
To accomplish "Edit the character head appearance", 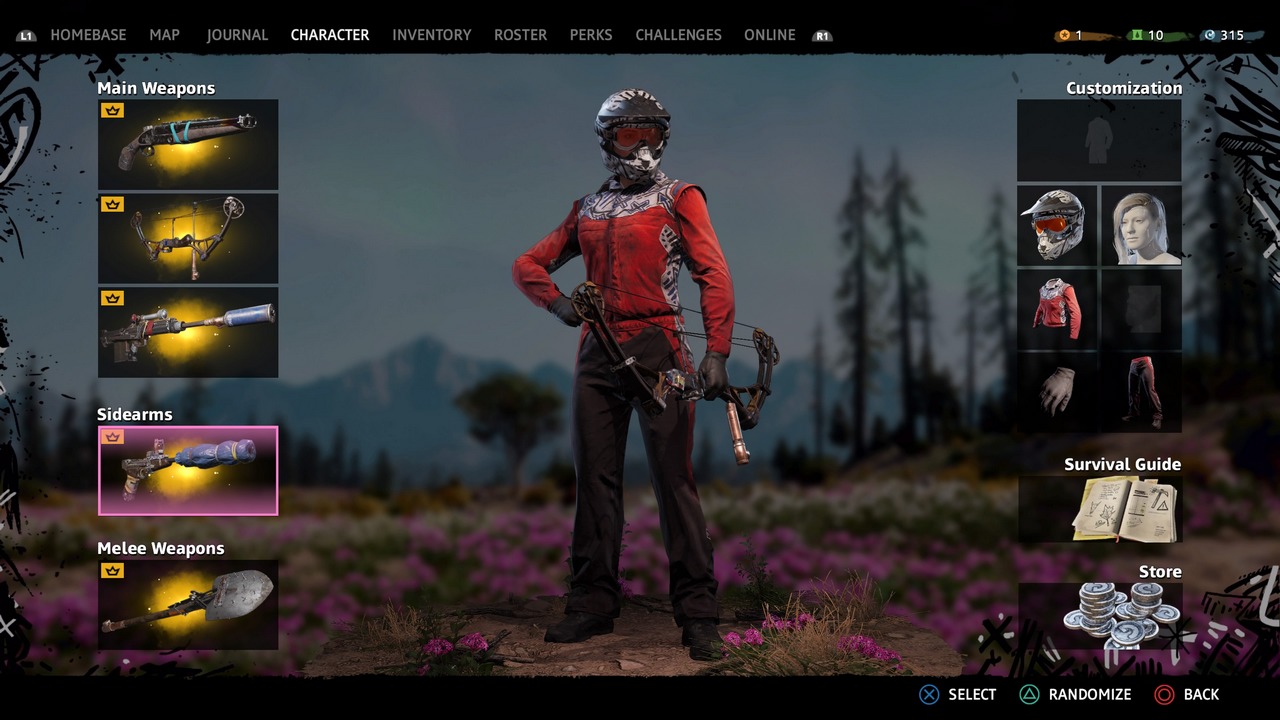I will click(1141, 225).
